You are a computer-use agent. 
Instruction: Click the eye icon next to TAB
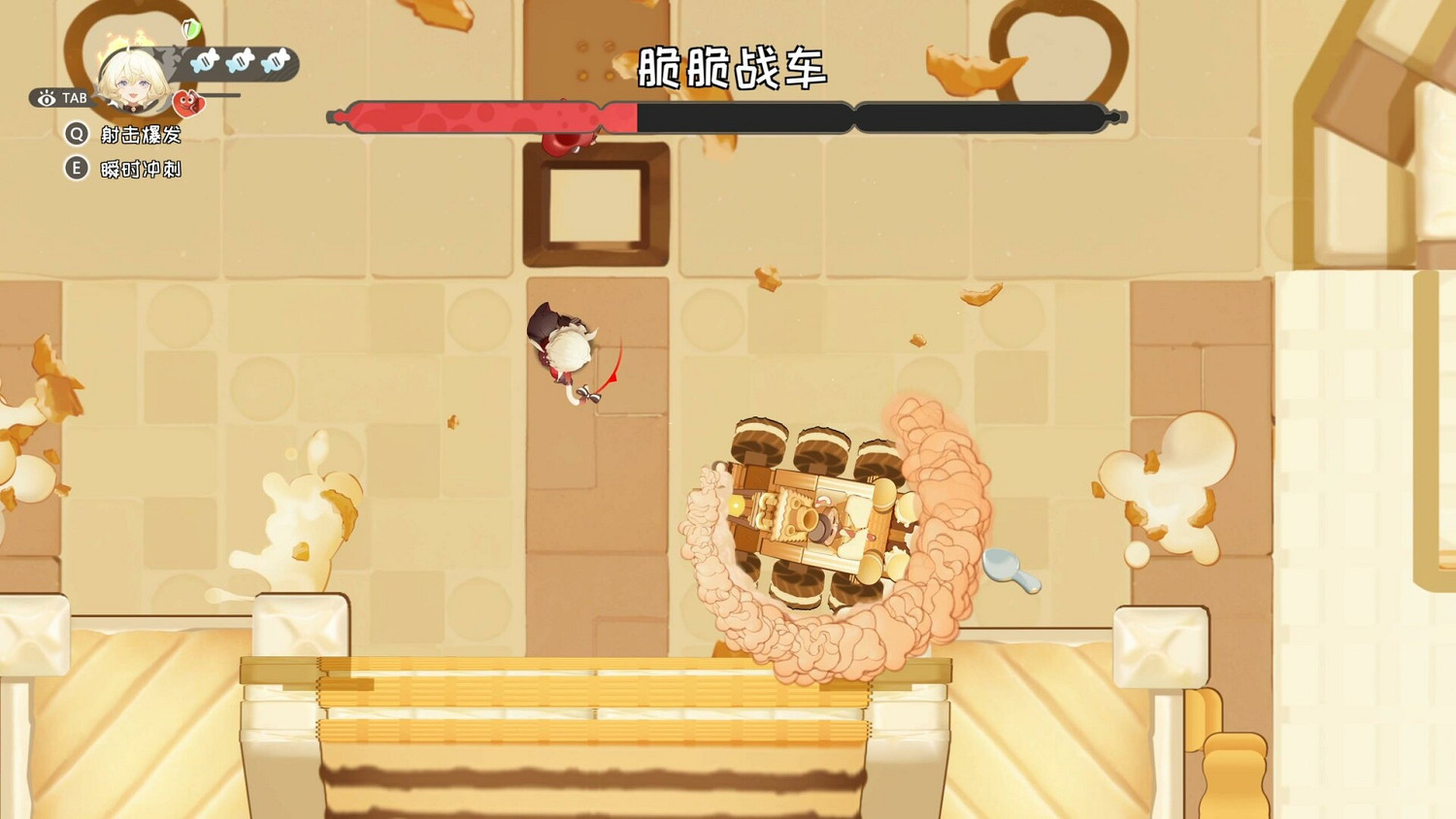pos(47,99)
